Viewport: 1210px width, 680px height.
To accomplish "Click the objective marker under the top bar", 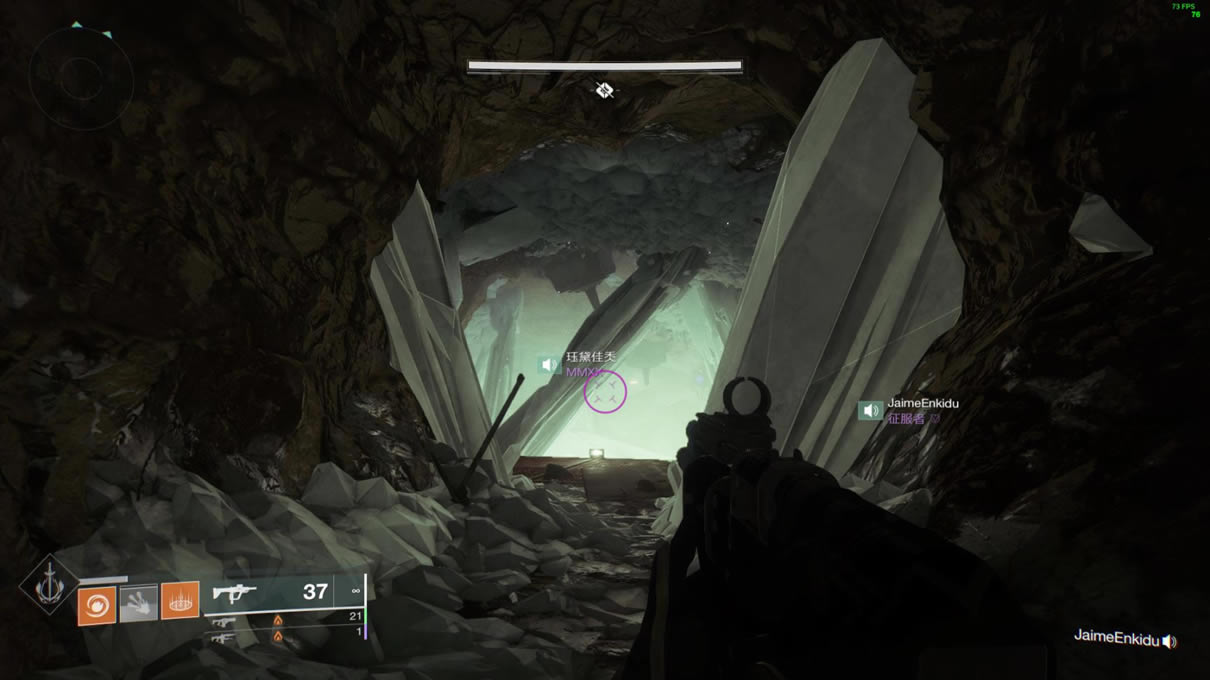I will click(604, 91).
